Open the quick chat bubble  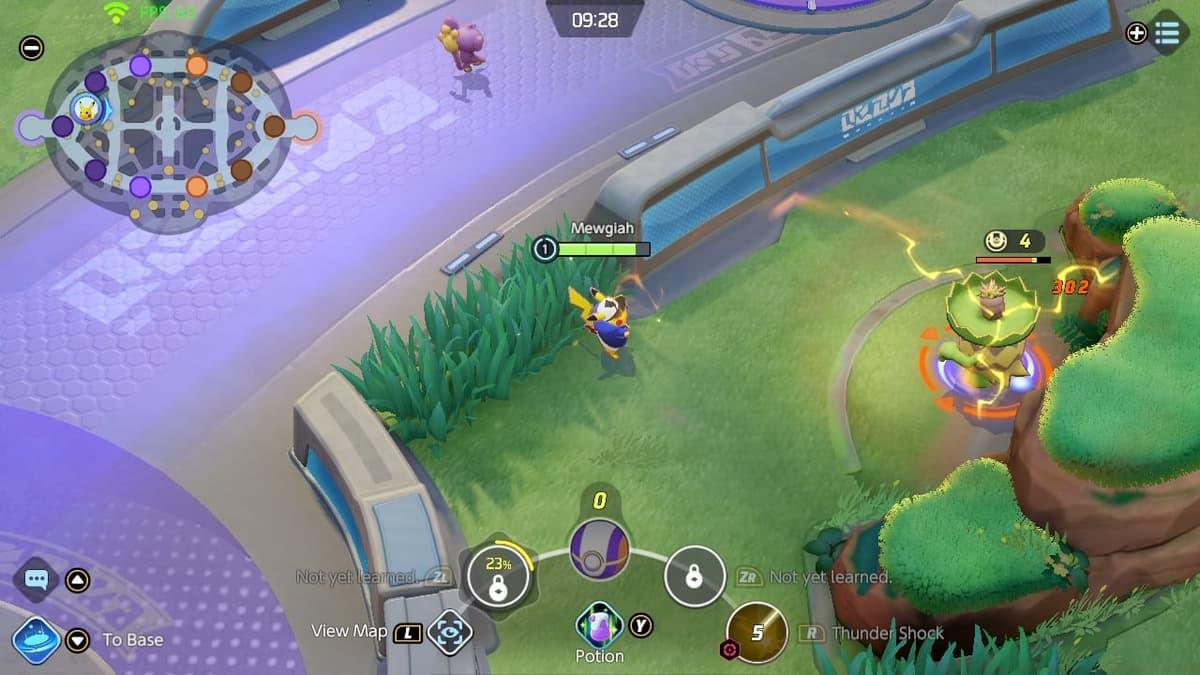point(37,579)
